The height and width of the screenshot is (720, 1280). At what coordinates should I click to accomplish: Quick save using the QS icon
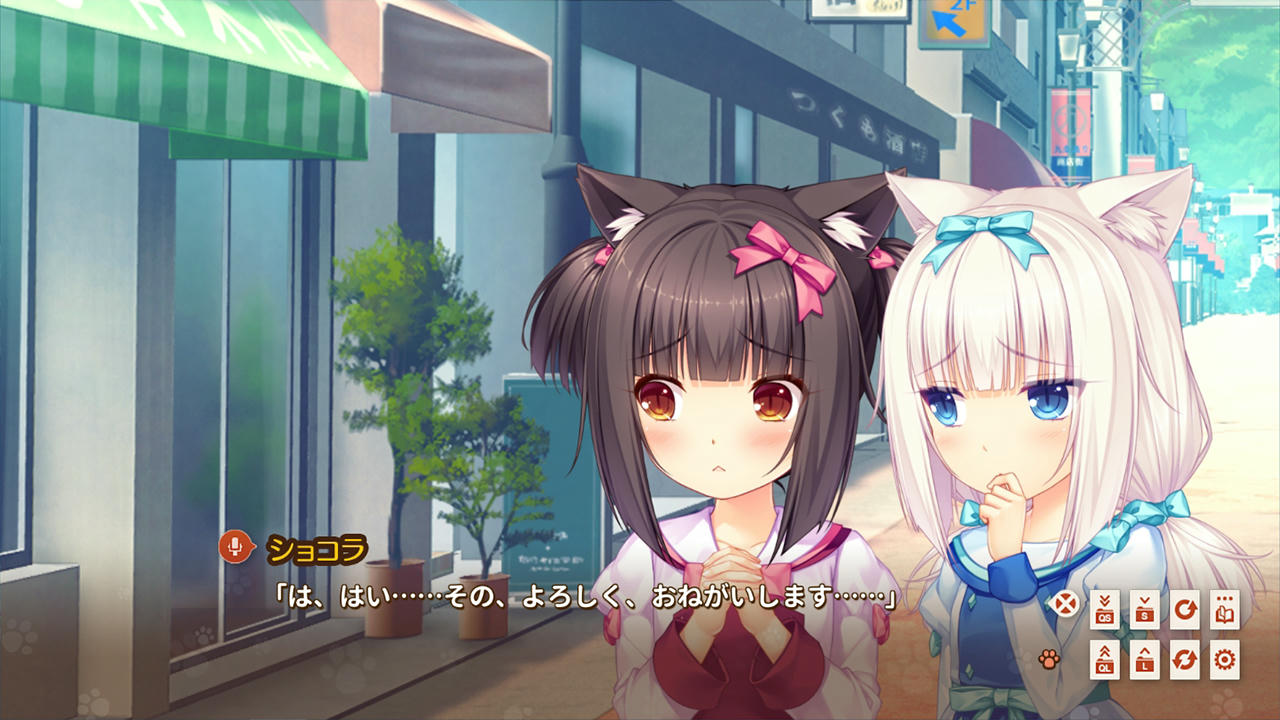tap(1103, 609)
